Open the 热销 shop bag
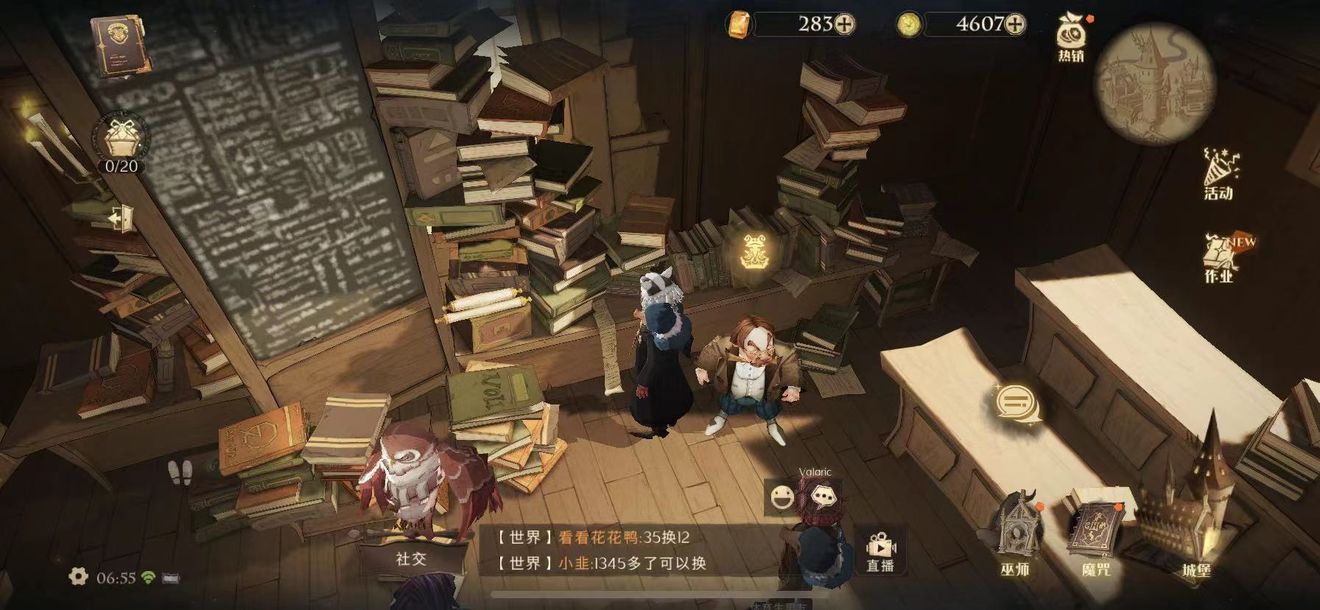1320x610 pixels. pyautogui.click(x=1071, y=38)
